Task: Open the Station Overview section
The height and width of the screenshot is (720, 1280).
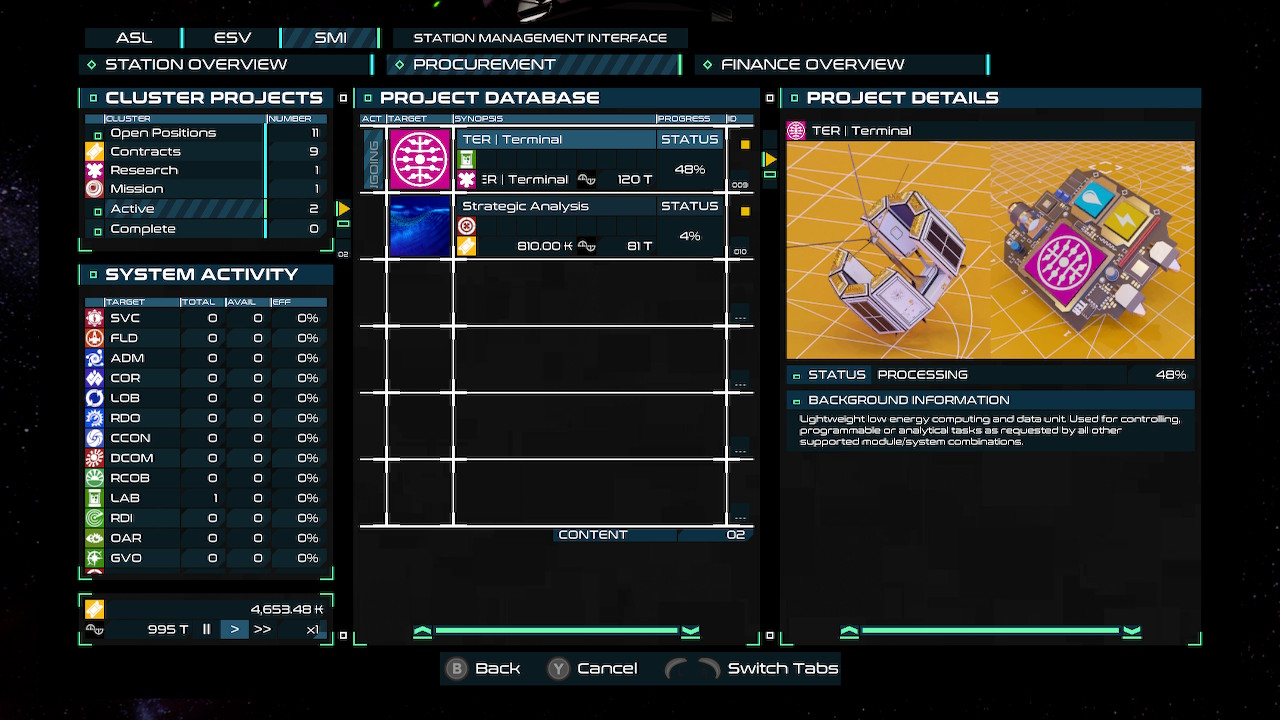Action: pyautogui.click(x=195, y=64)
